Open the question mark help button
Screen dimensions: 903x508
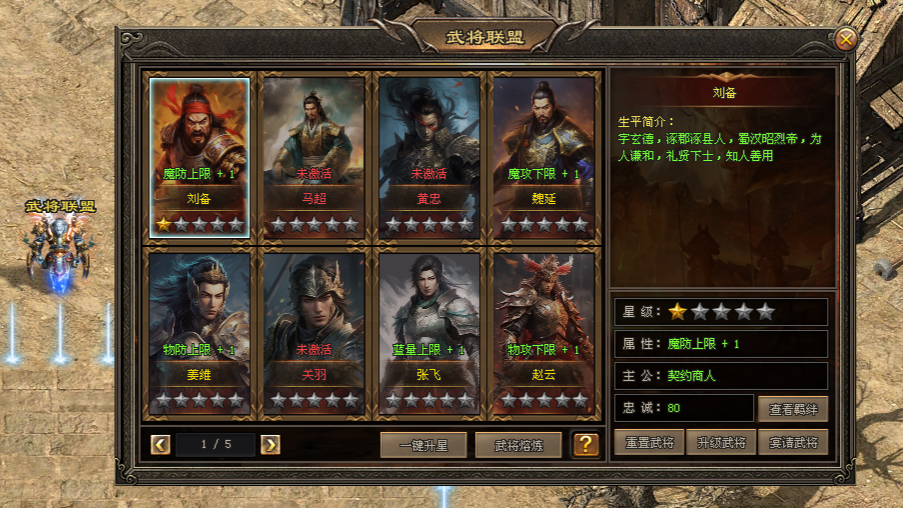click(x=586, y=445)
